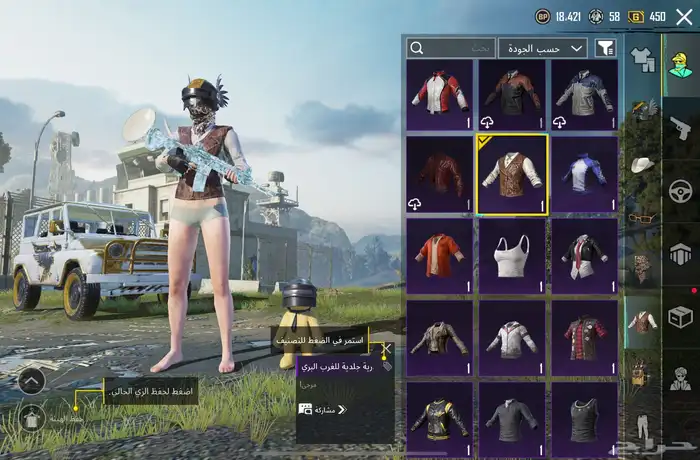Open the vehicle skins steering wheel tab

click(680, 190)
